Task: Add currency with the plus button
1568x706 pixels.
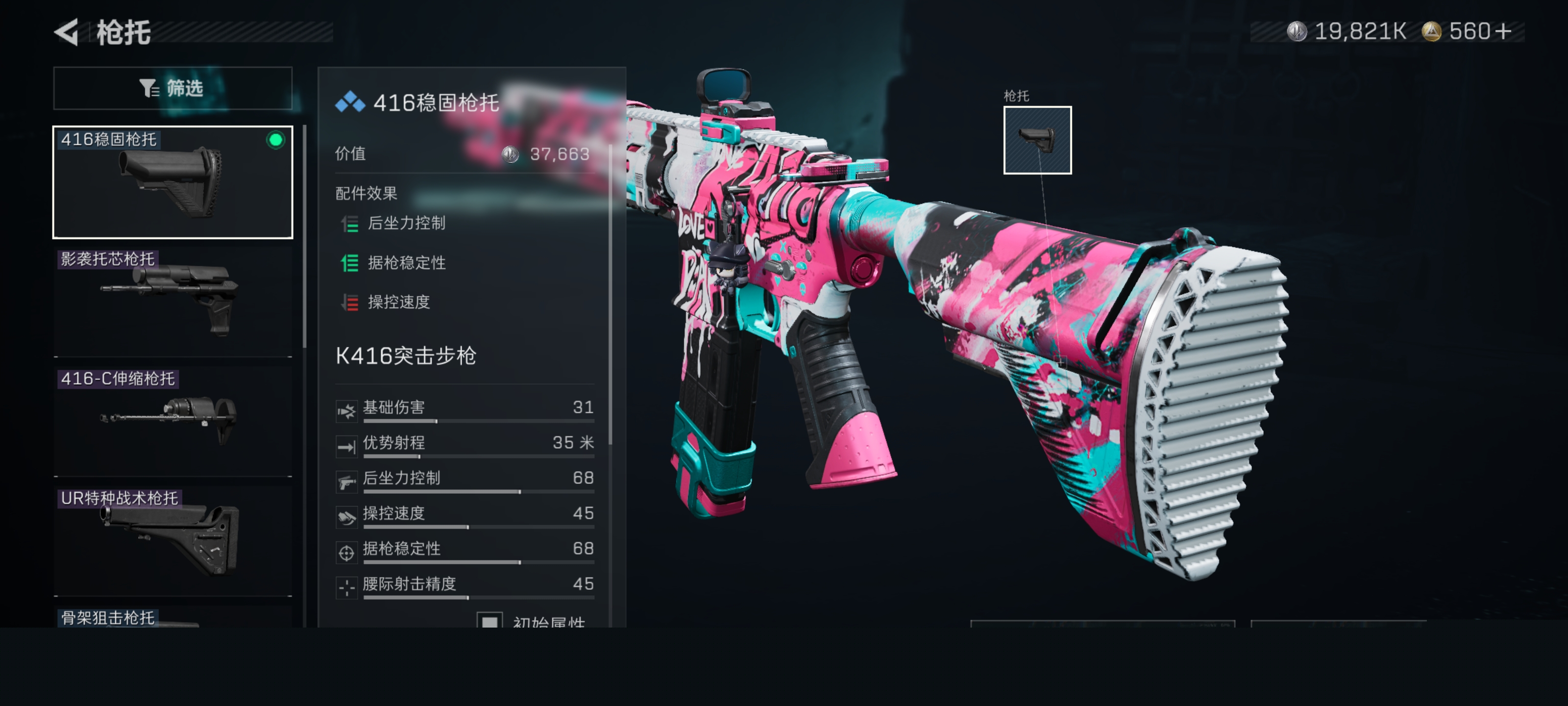Action: (1503, 31)
